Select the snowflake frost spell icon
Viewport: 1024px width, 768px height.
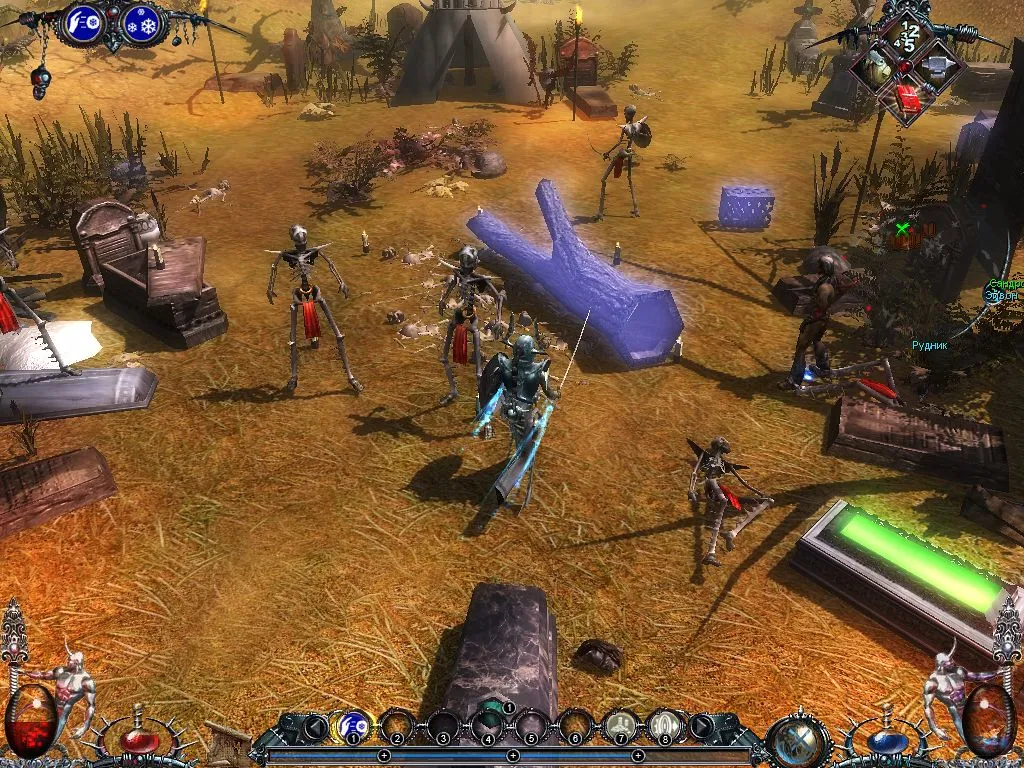144,25
